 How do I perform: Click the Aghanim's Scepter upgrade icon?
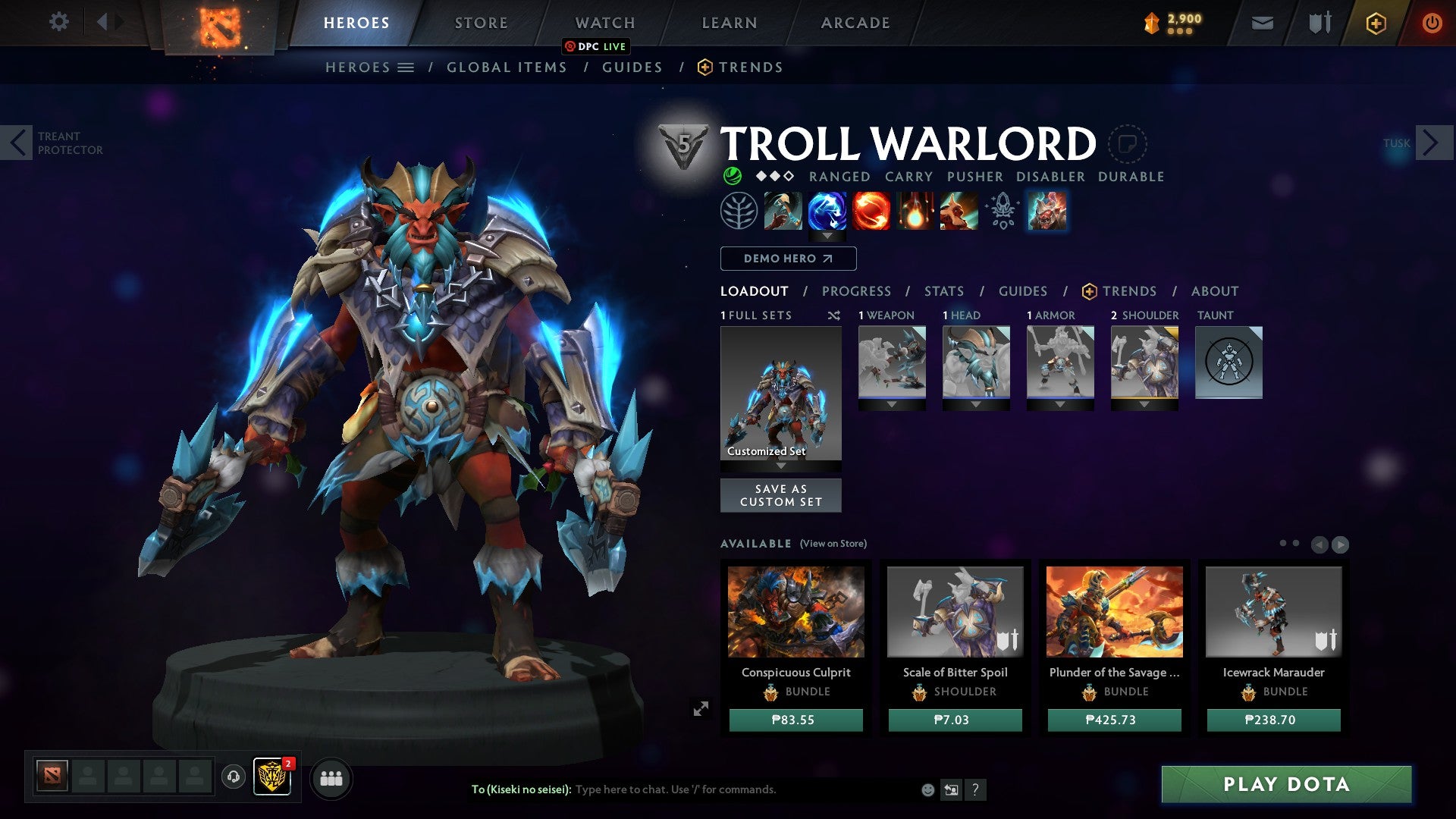pos(1003,212)
